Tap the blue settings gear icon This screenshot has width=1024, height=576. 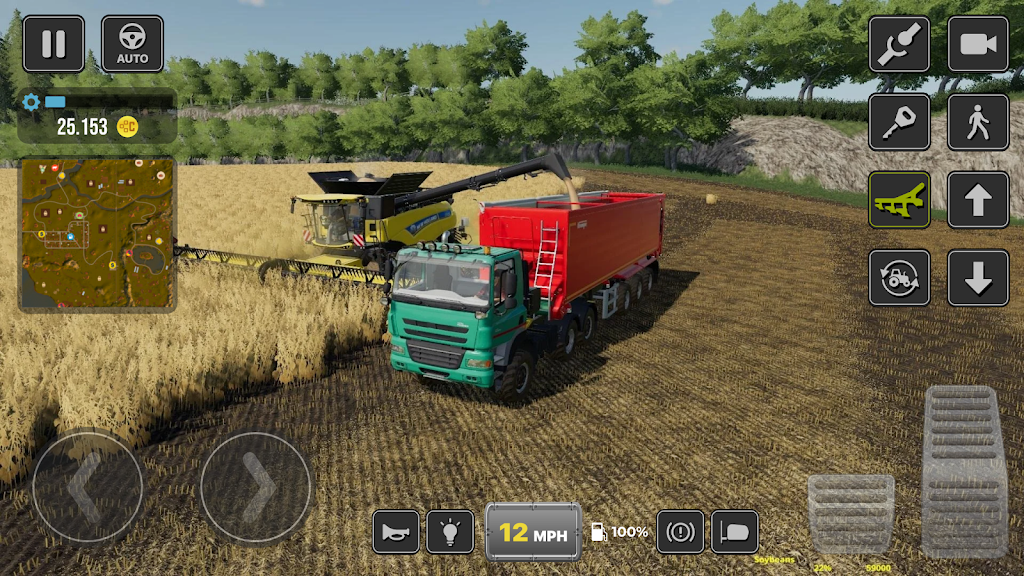click(31, 101)
